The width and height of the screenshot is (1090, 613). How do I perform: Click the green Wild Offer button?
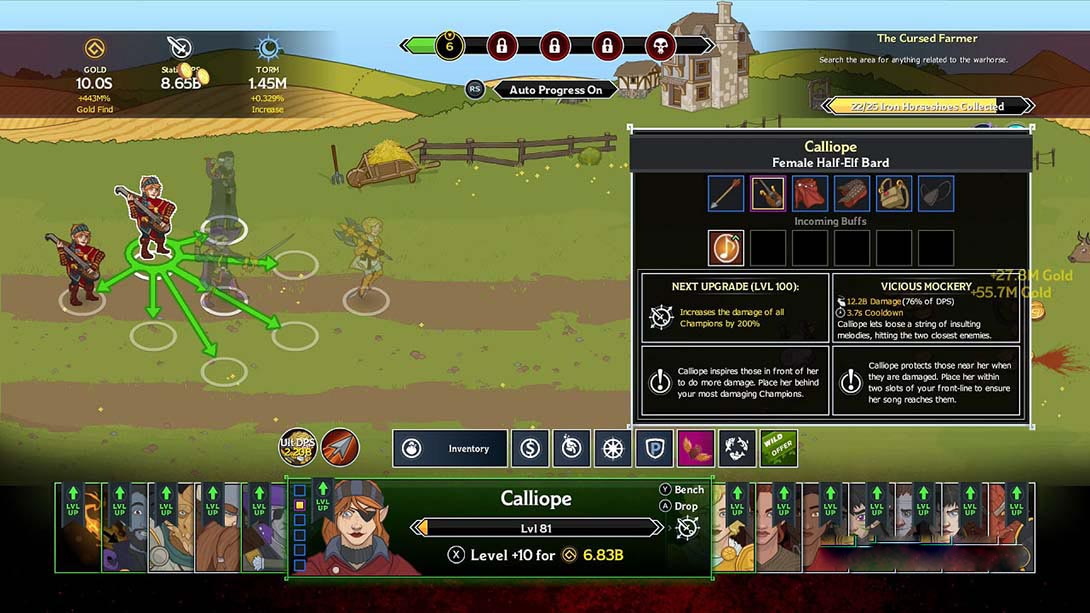tap(779, 449)
